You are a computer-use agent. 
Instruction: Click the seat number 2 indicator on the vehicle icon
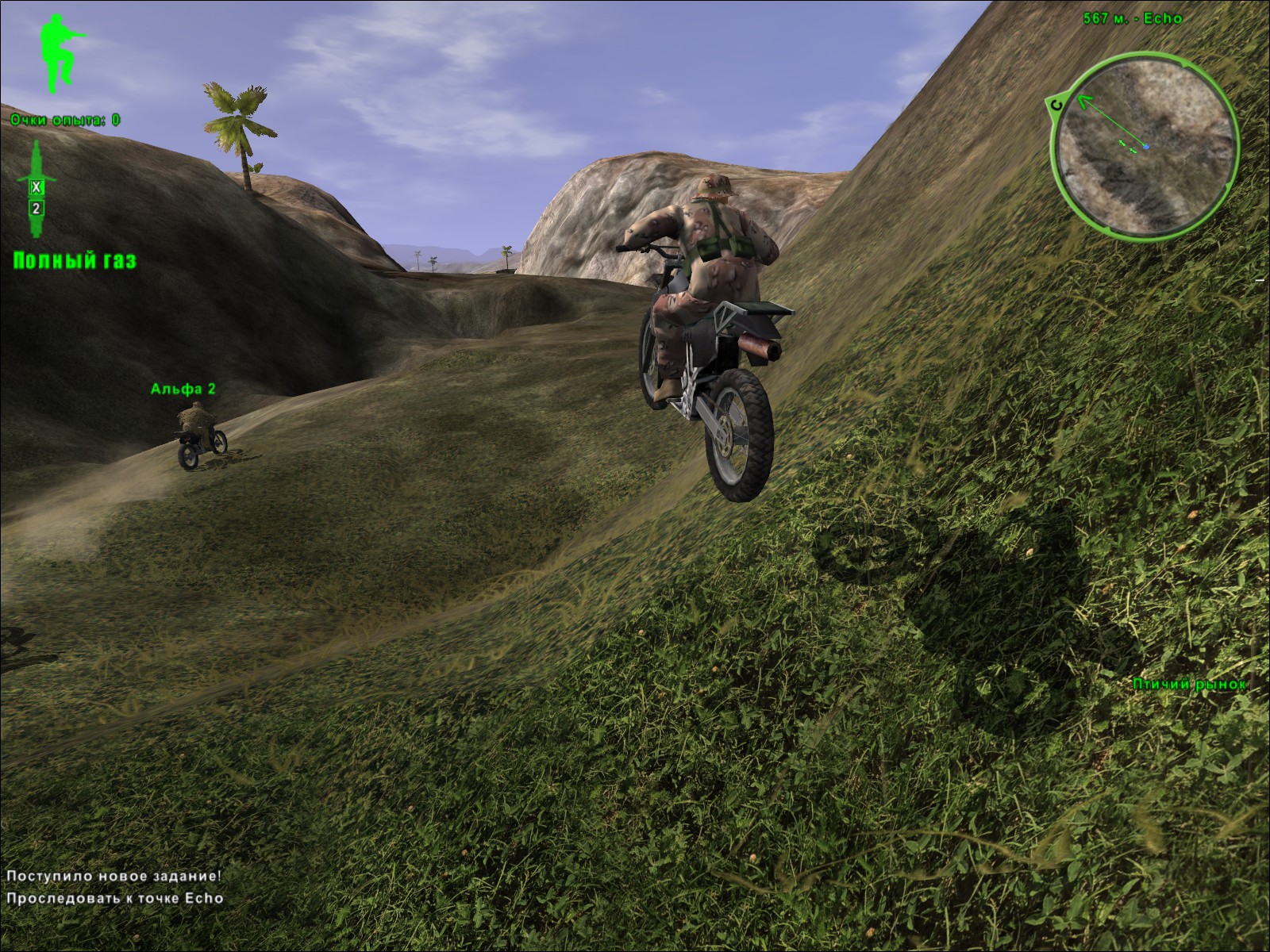pyautogui.click(x=37, y=208)
